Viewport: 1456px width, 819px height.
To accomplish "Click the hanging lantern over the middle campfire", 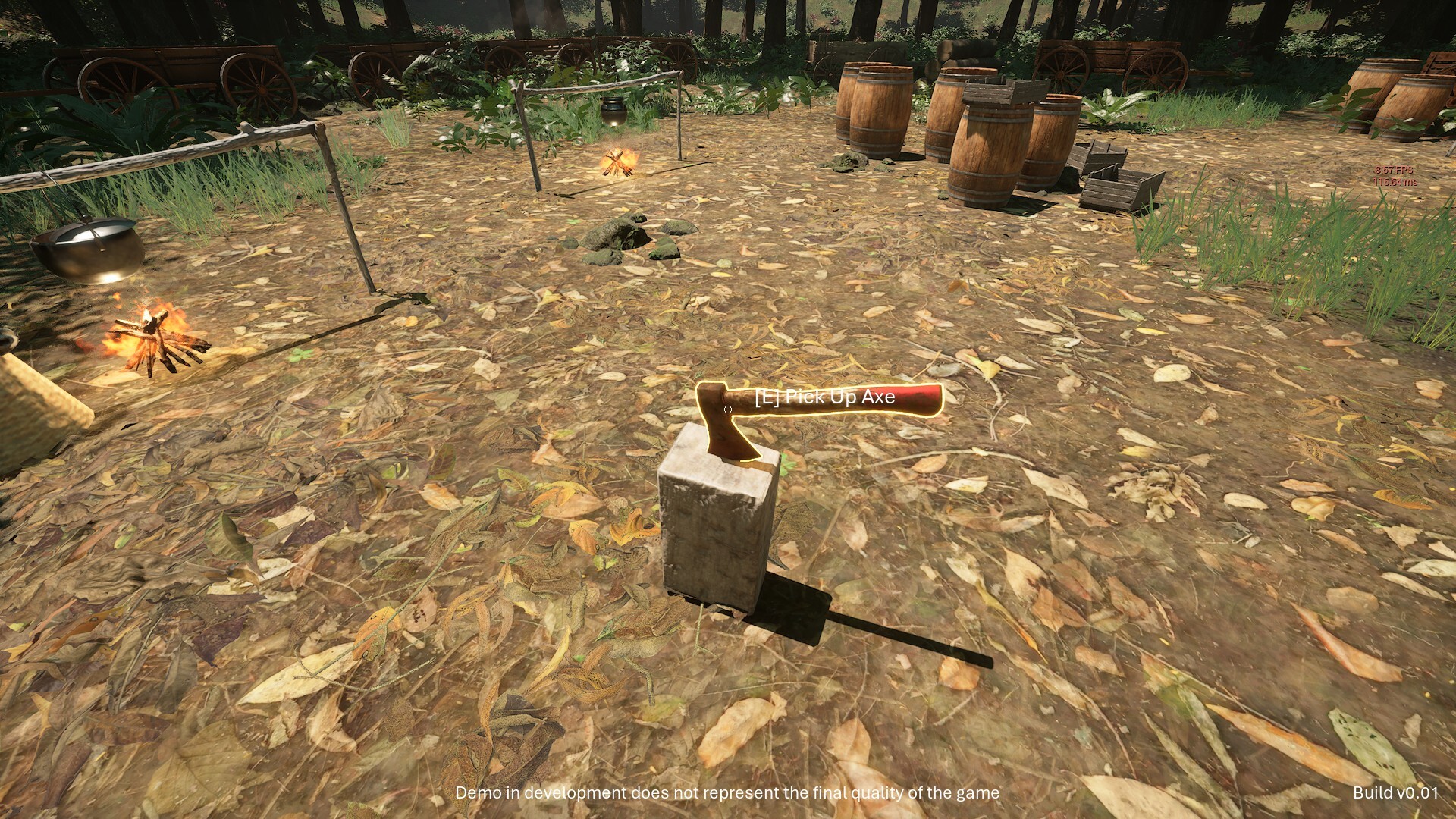I will coord(611,110).
